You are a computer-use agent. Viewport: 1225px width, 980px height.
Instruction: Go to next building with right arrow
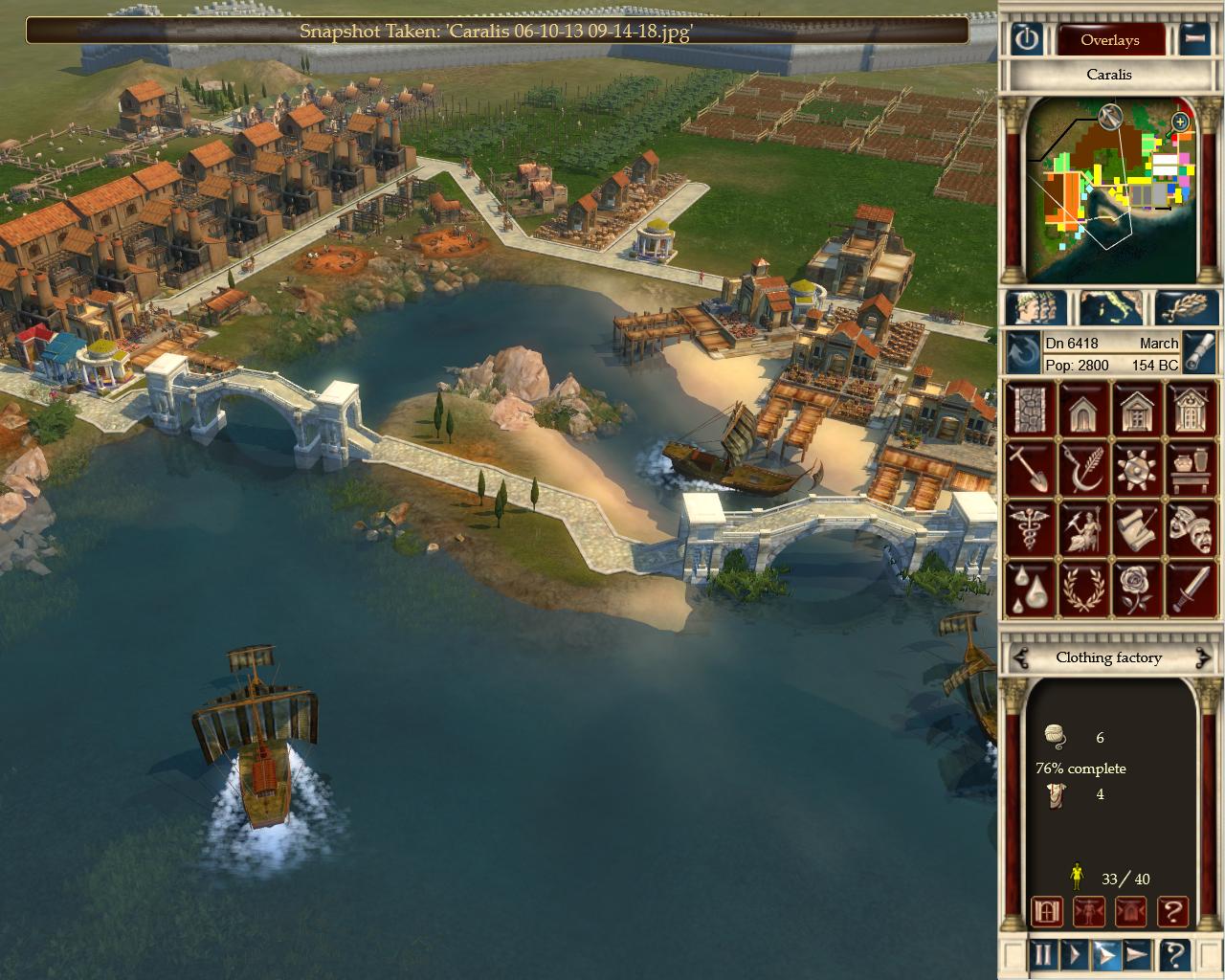1203,657
